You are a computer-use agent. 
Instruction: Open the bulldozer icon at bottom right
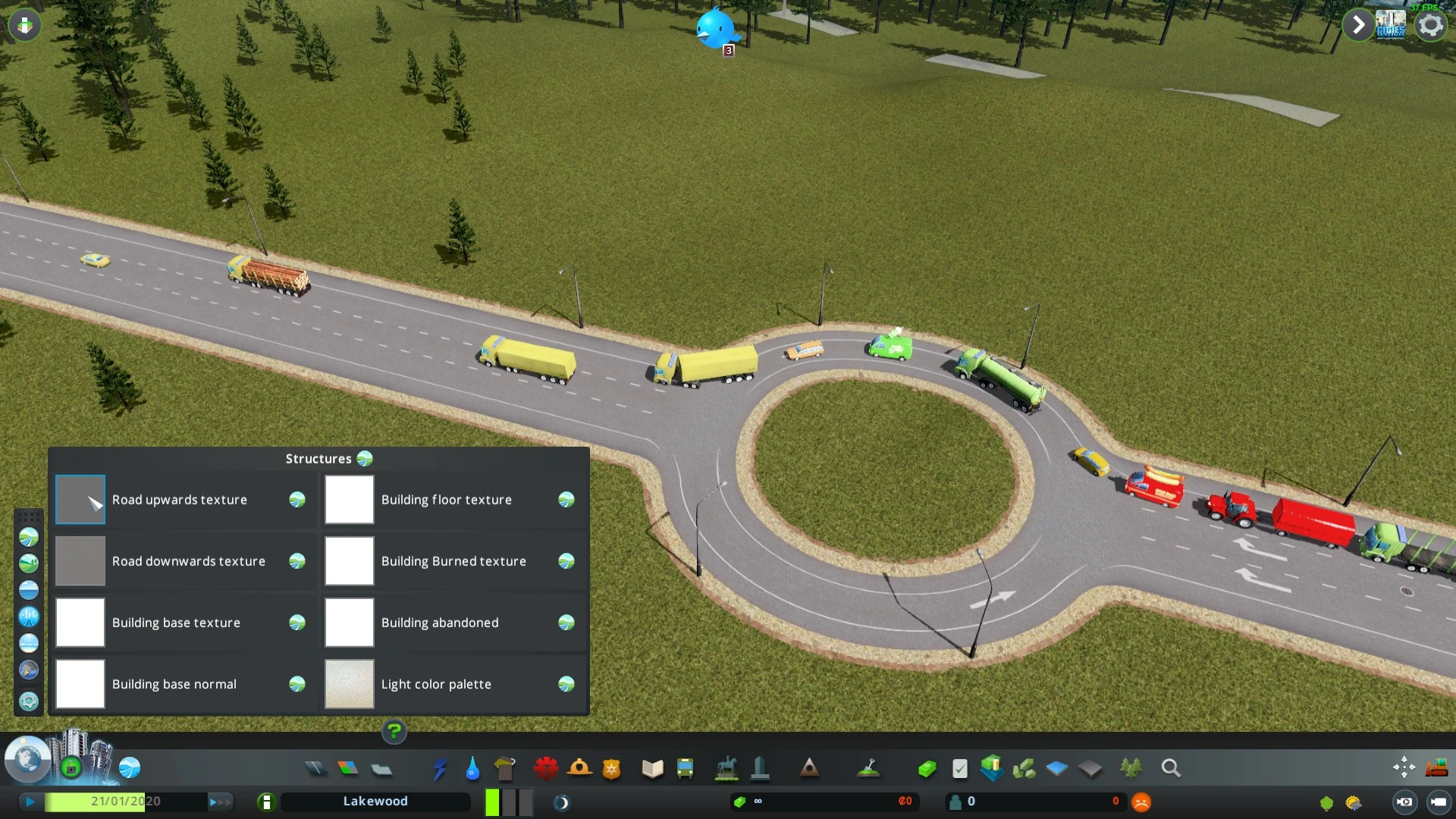pos(1438,767)
